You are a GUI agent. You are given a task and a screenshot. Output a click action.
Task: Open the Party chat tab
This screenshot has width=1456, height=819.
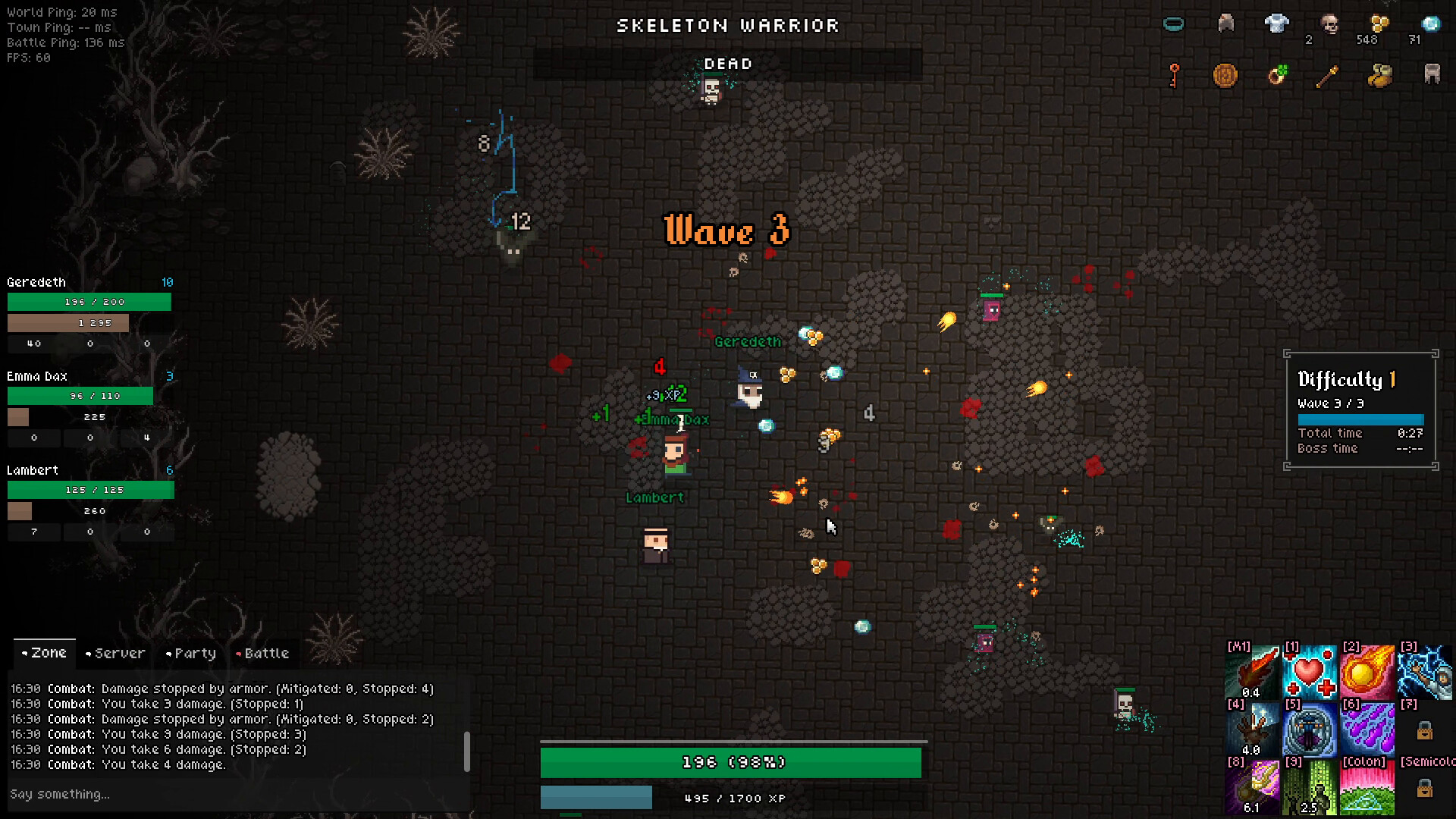coord(193,653)
